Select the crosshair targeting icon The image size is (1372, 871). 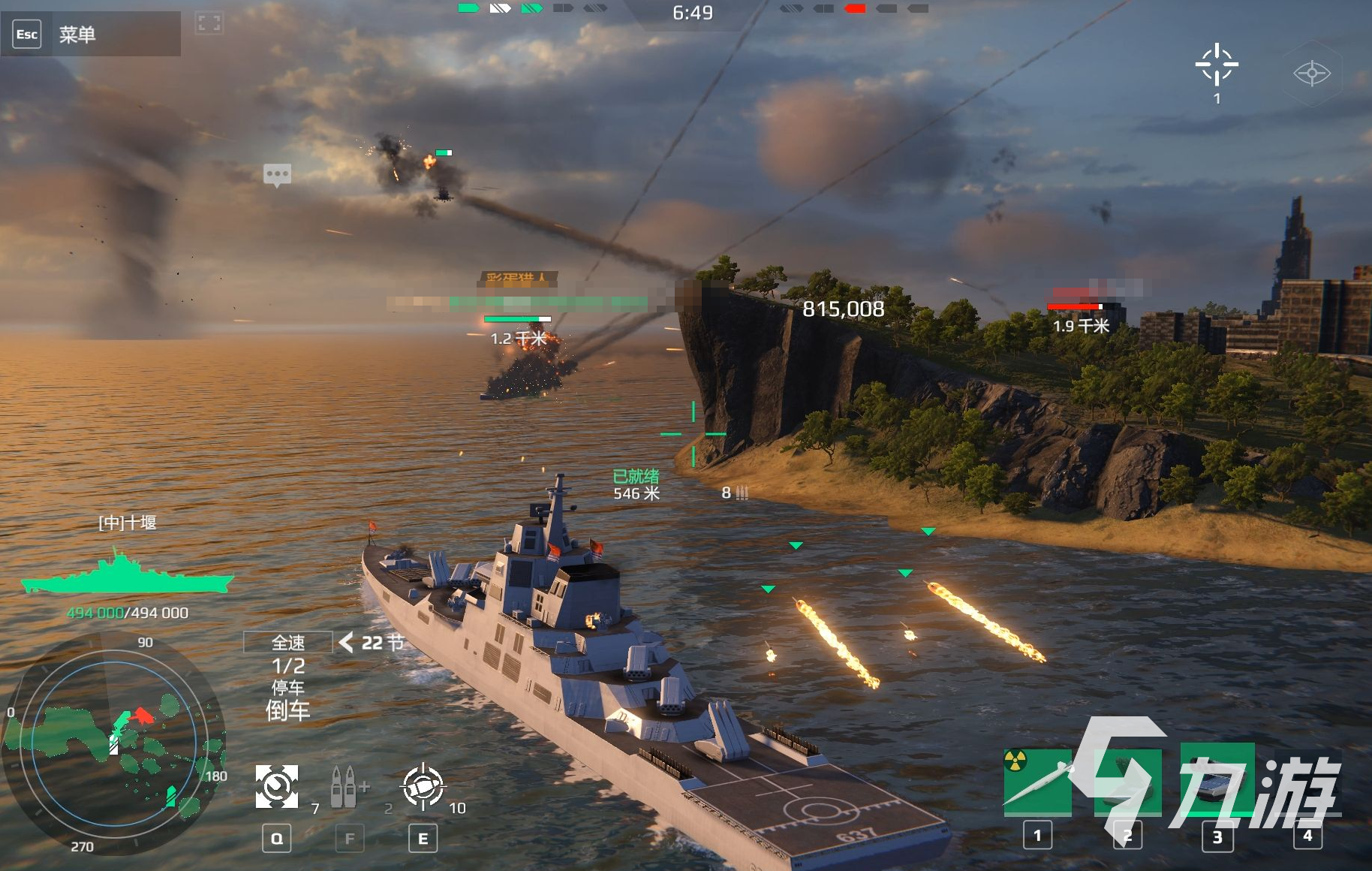tap(1216, 65)
